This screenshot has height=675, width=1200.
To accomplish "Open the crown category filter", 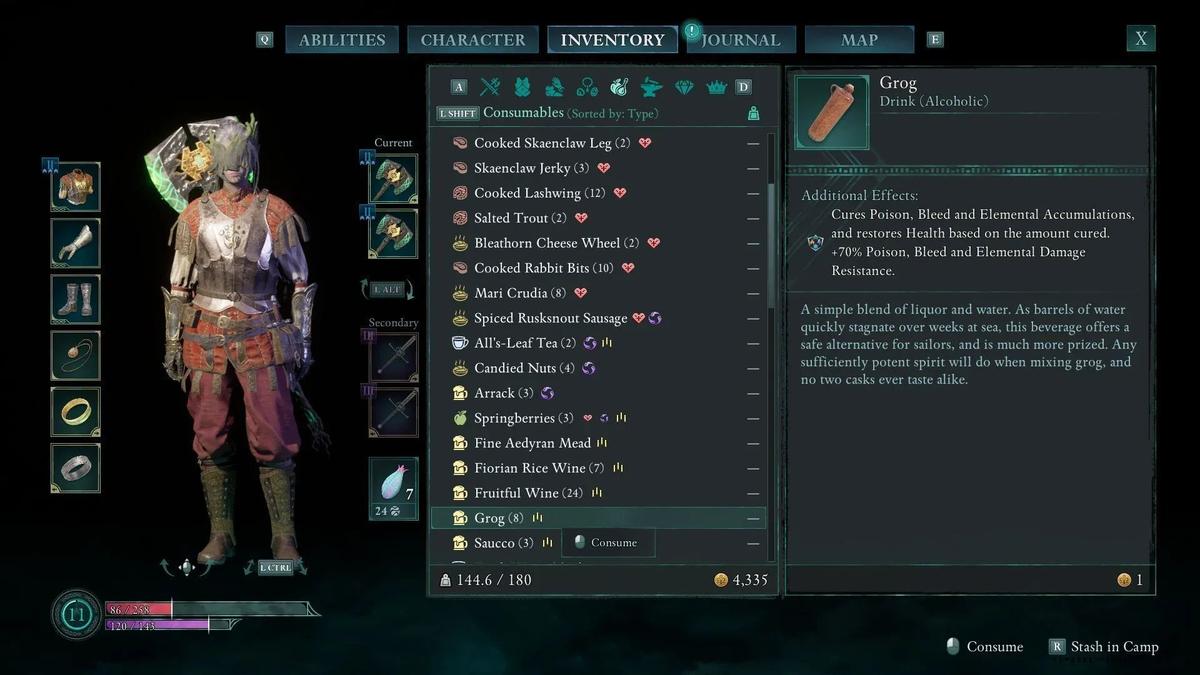I will 716,87.
